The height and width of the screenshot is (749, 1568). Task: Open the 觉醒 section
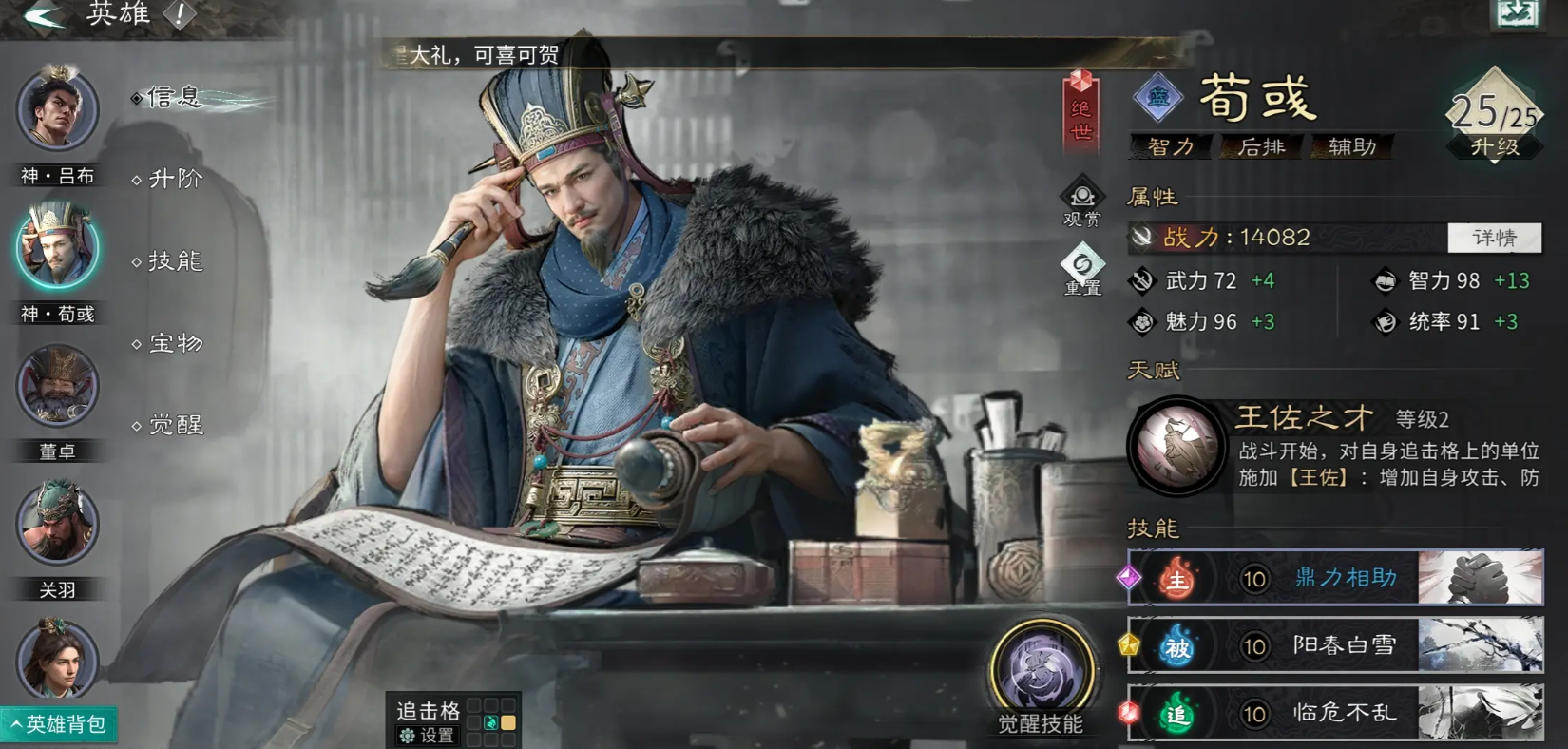coord(174,424)
